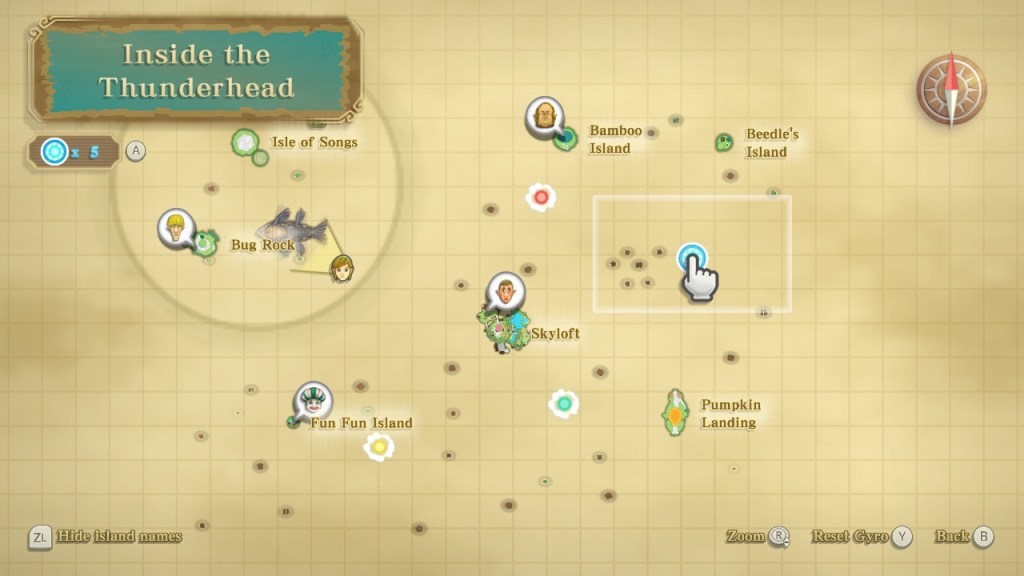Click the character portrait bubble above Skyloft
Viewport: 1024px width, 576px height.
505,291
